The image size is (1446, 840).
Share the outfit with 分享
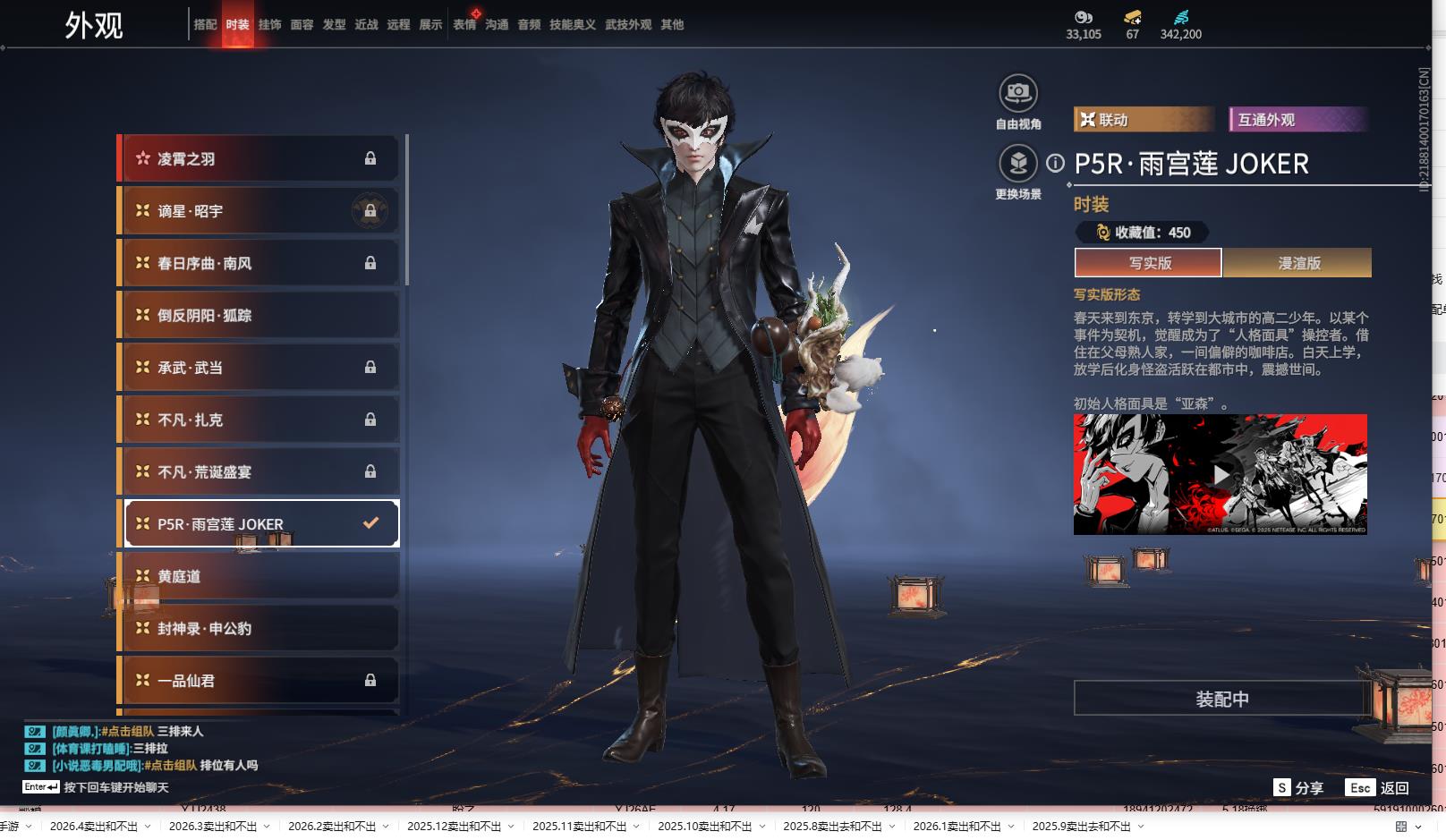coord(1298,788)
